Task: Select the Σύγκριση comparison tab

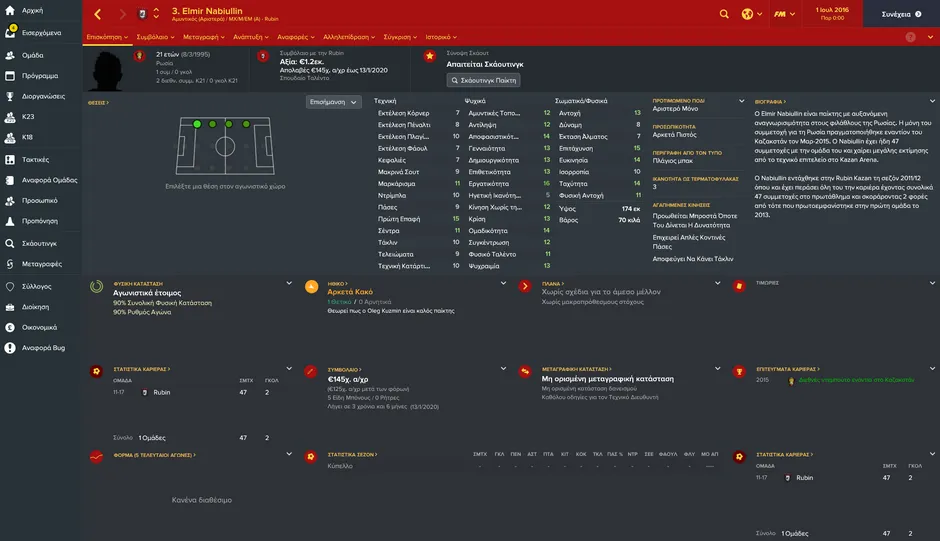Action: click(x=400, y=36)
